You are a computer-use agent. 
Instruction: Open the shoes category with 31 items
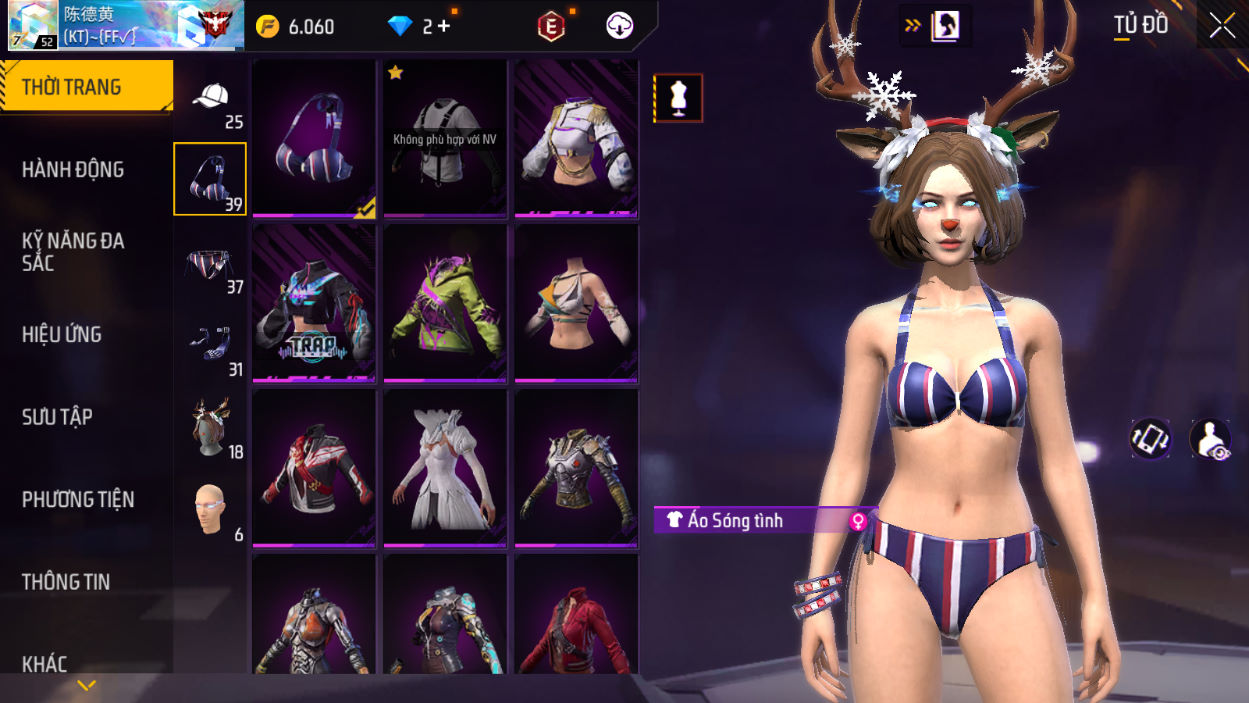[x=210, y=346]
